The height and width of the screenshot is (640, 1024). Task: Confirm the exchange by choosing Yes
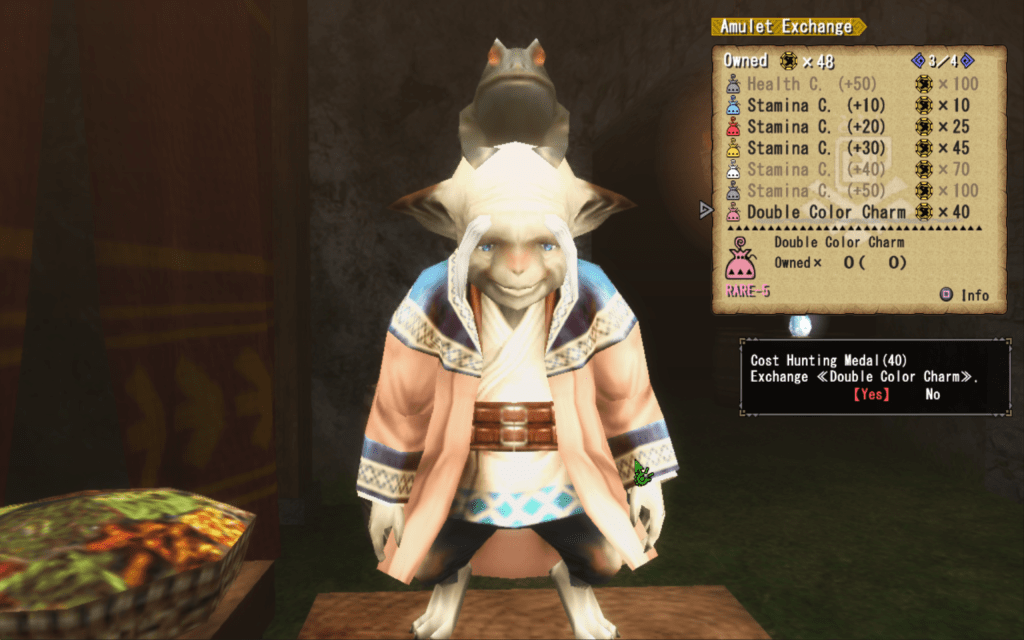coord(871,394)
